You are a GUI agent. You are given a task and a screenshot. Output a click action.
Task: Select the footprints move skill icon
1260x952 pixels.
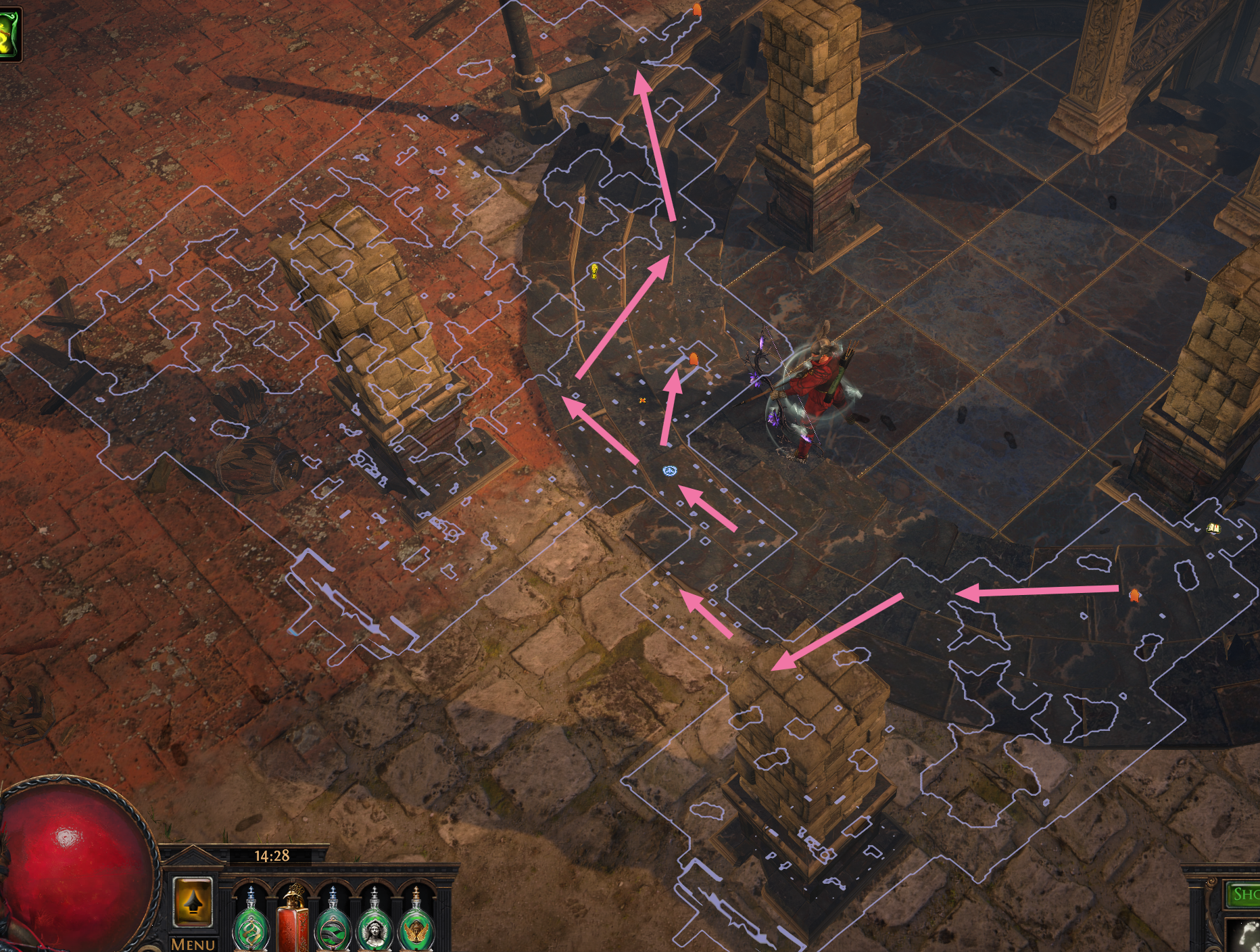point(1244,936)
